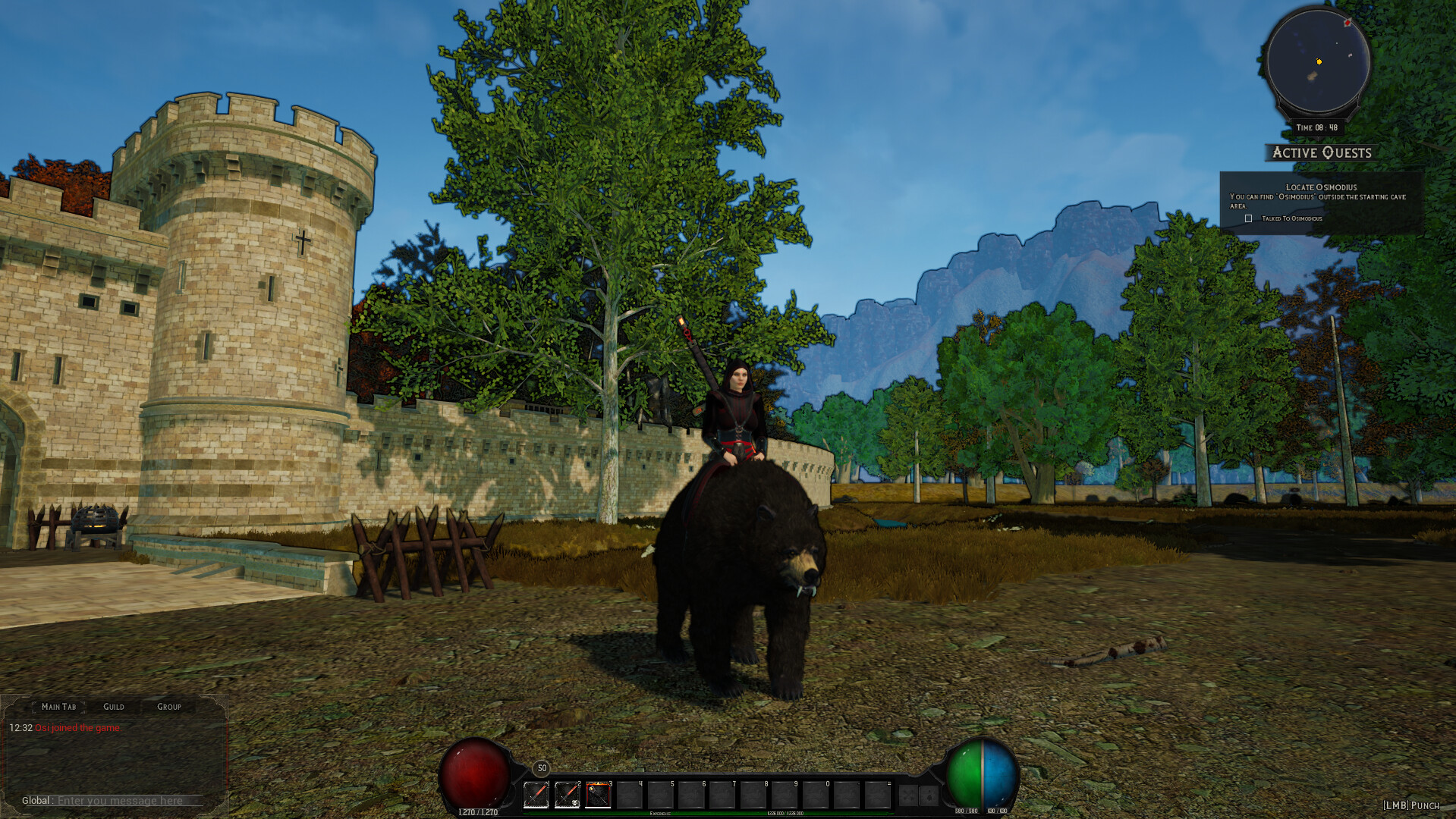Screen dimensions: 1456x819
Task: Click the red health orb
Action: pyautogui.click(x=473, y=781)
